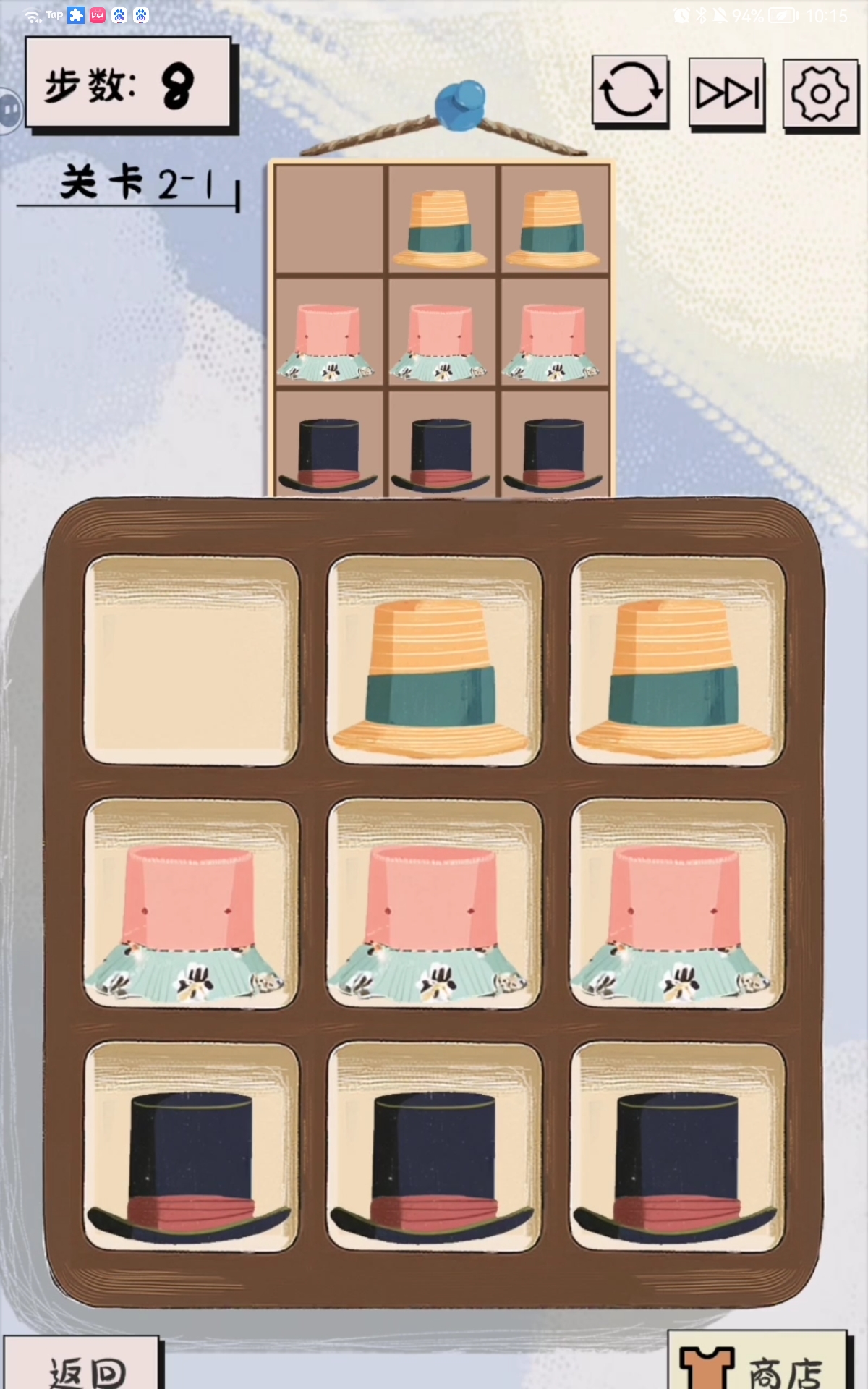Choose the orange straw hat in the top-right slot
Screen dimensions: 868x1389
coord(677,676)
